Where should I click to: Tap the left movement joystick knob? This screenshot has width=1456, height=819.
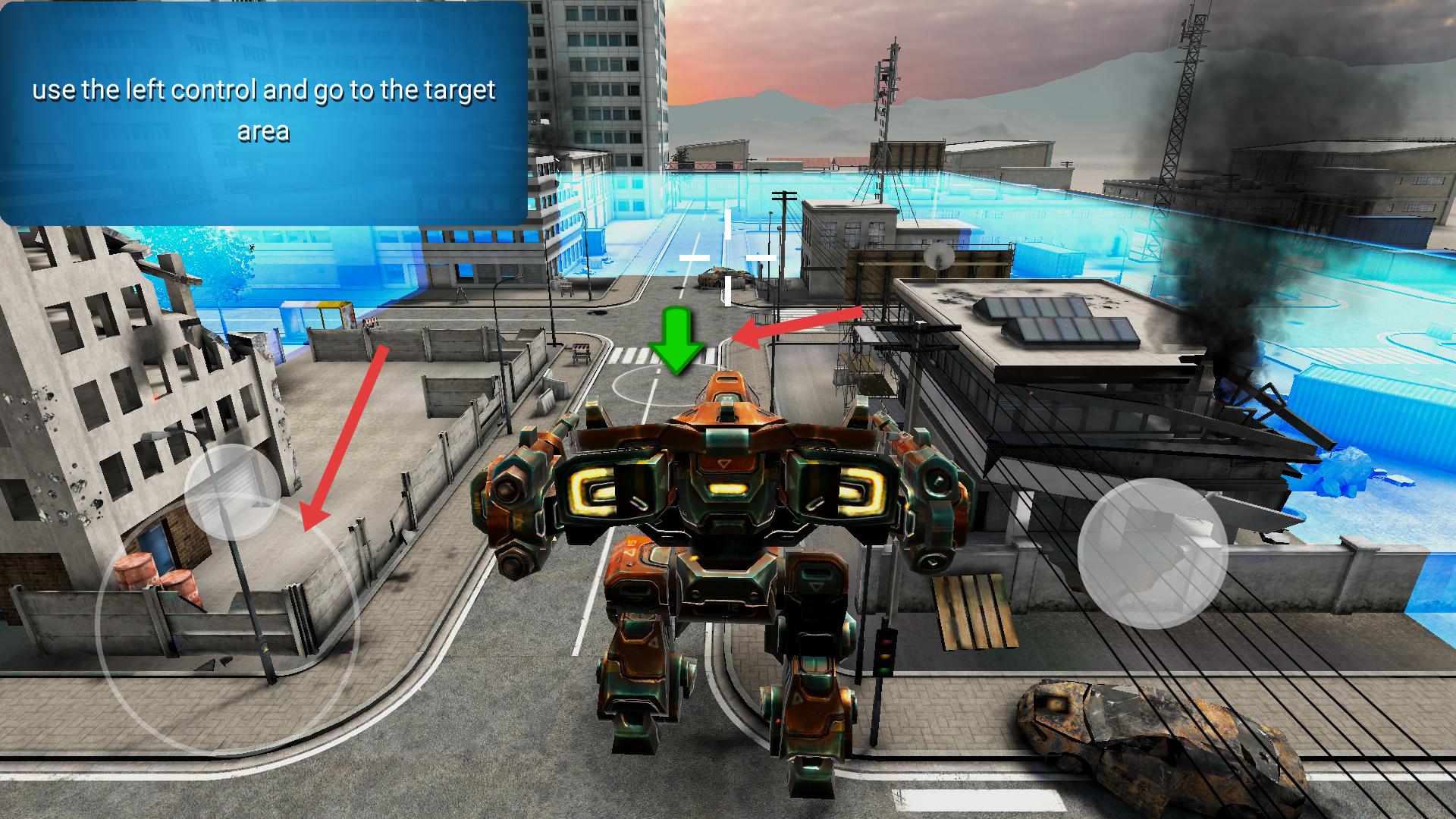pyautogui.click(x=233, y=491)
